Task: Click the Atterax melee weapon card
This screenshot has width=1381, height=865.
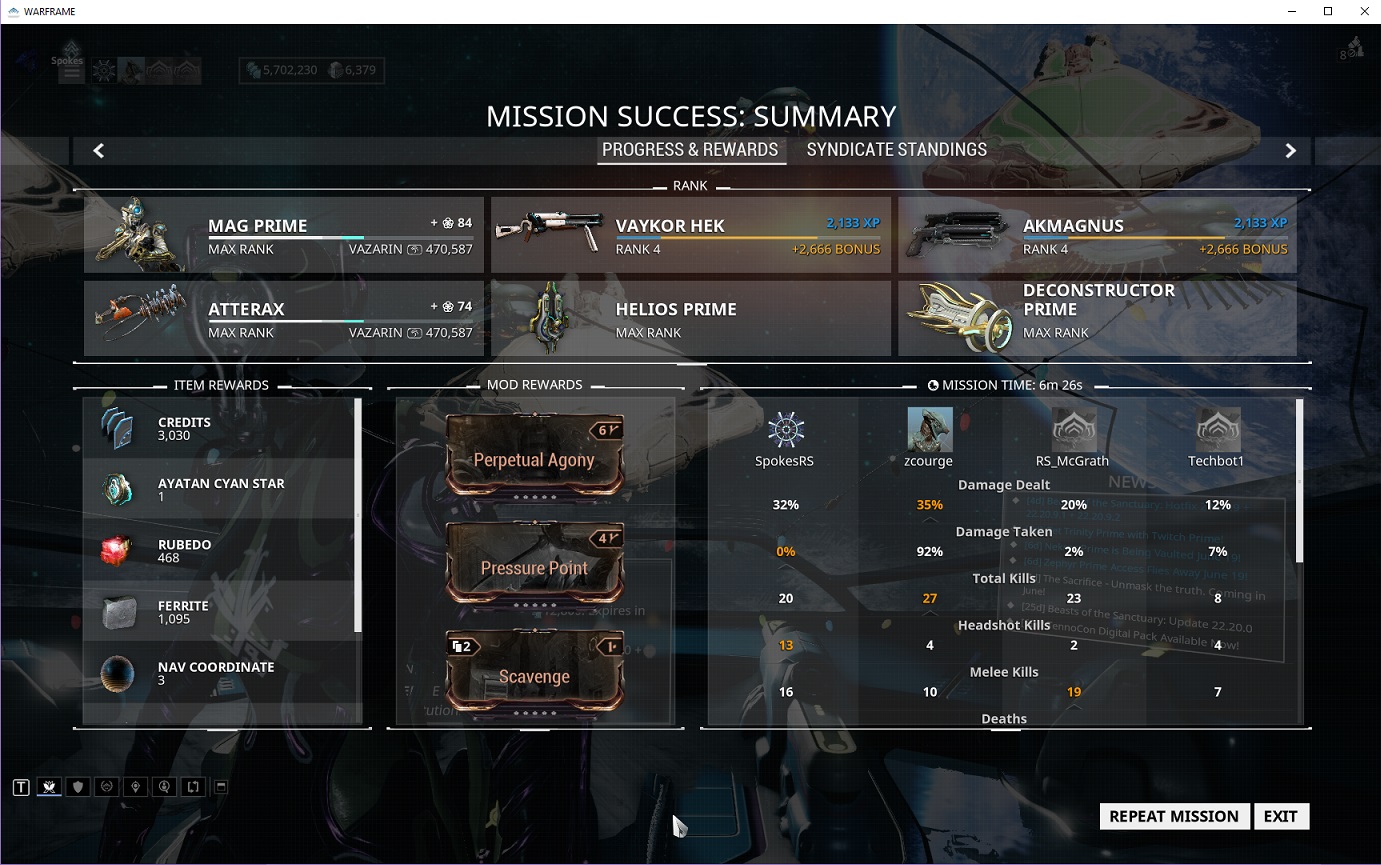Action: tap(284, 319)
